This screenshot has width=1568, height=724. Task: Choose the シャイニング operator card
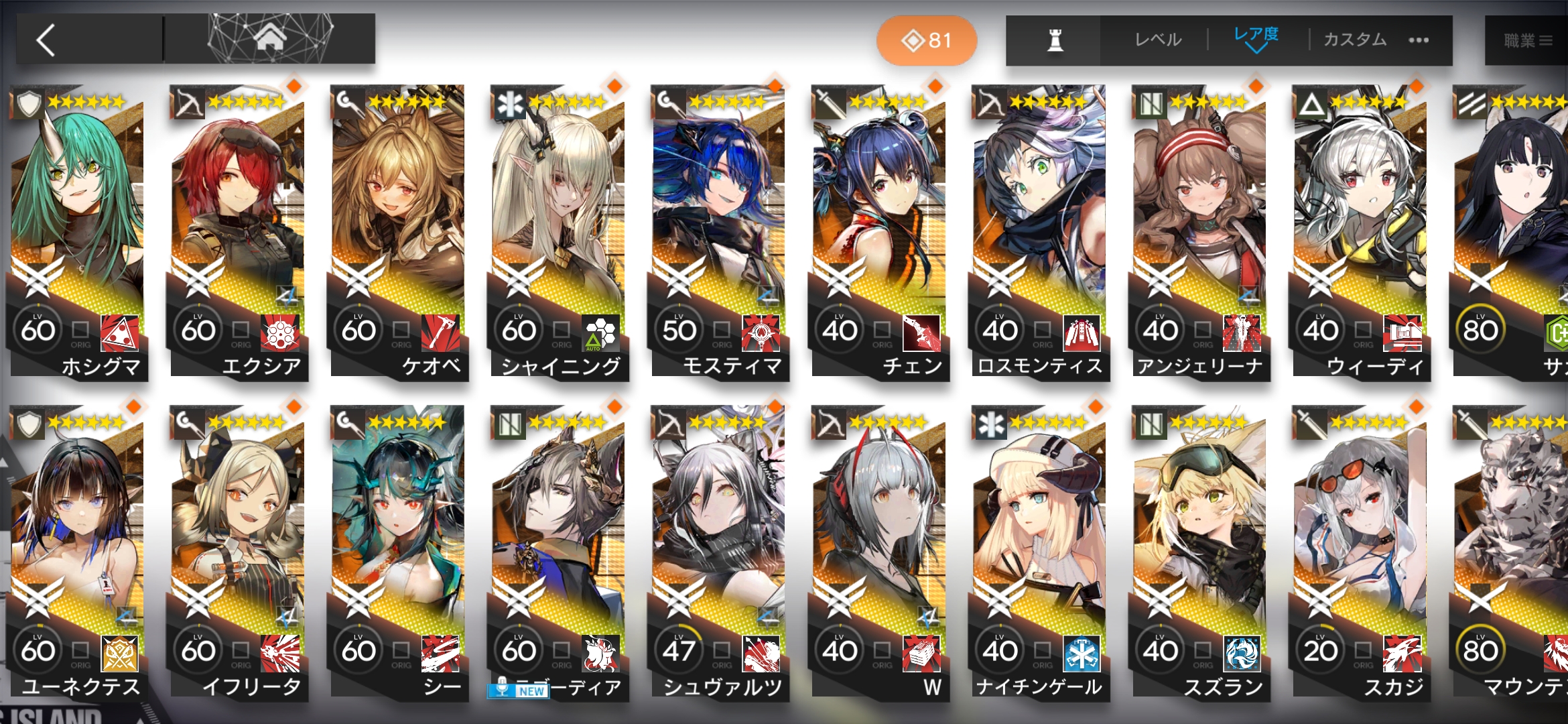tap(559, 228)
